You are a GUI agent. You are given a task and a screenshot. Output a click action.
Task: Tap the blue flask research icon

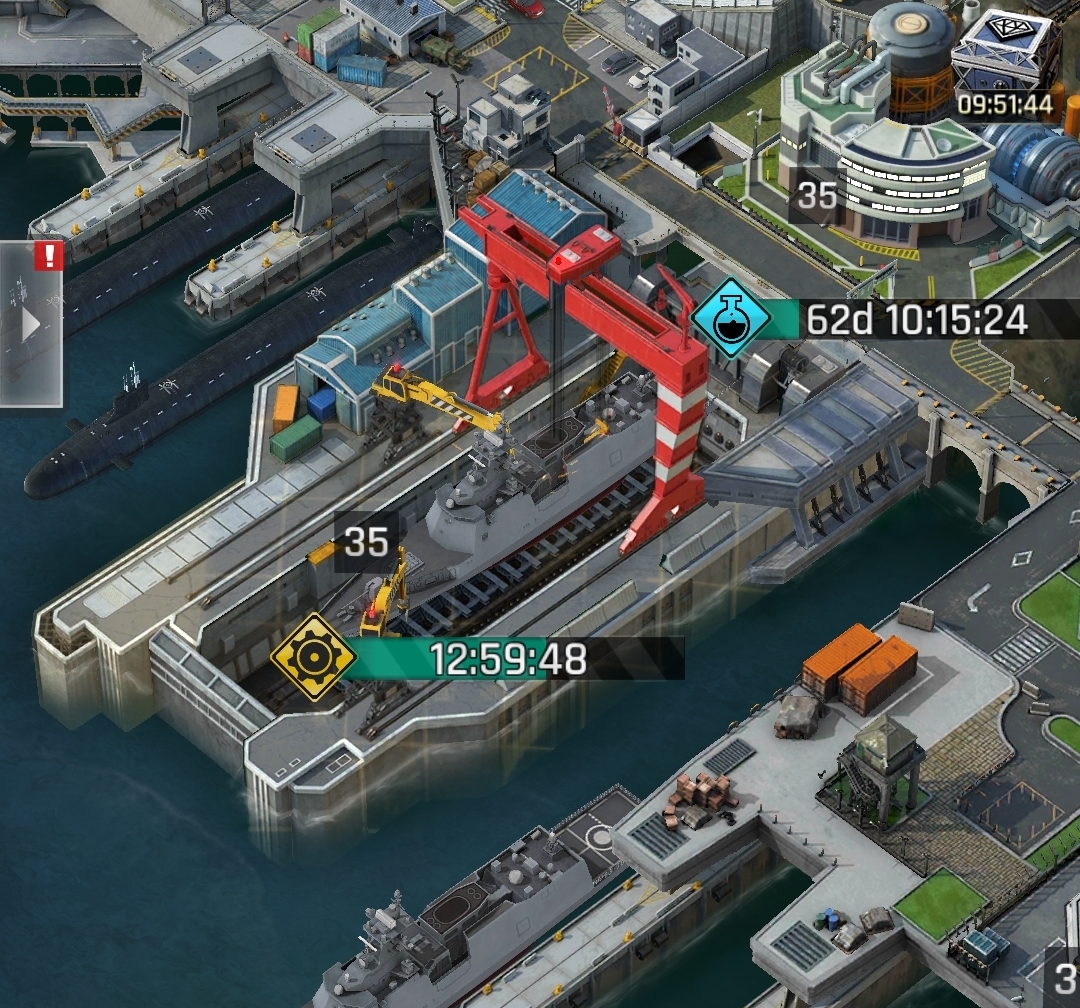pyautogui.click(x=731, y=320)
